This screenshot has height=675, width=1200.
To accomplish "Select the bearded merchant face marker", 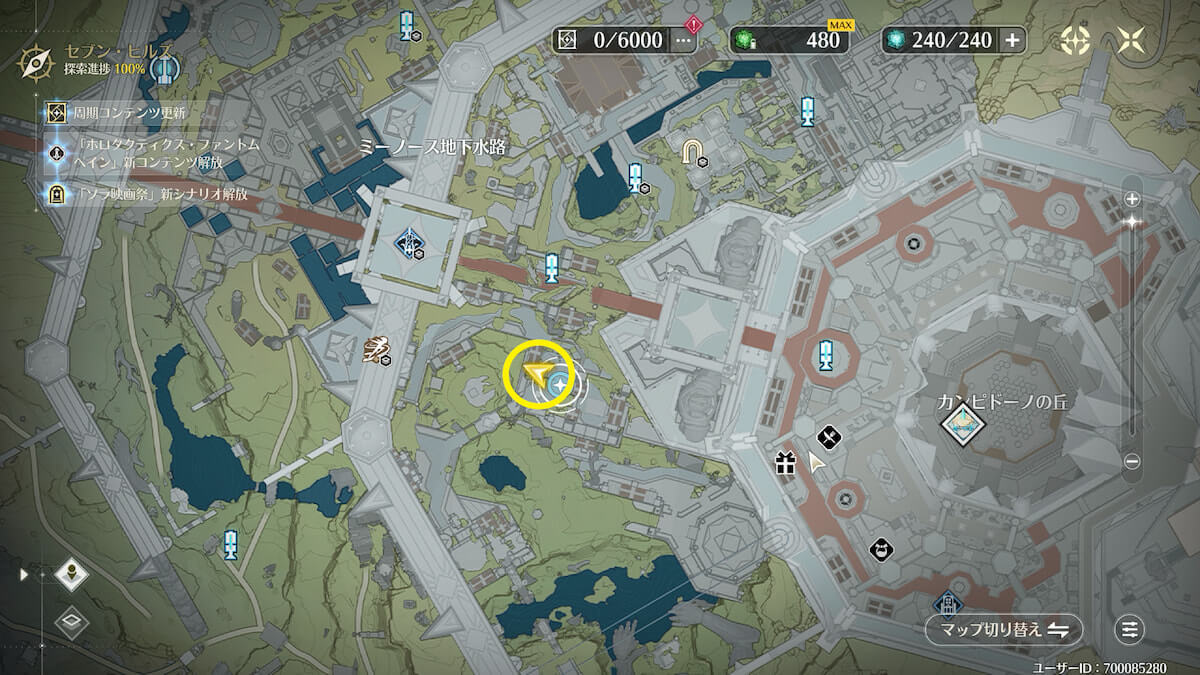I will (880, 548).
